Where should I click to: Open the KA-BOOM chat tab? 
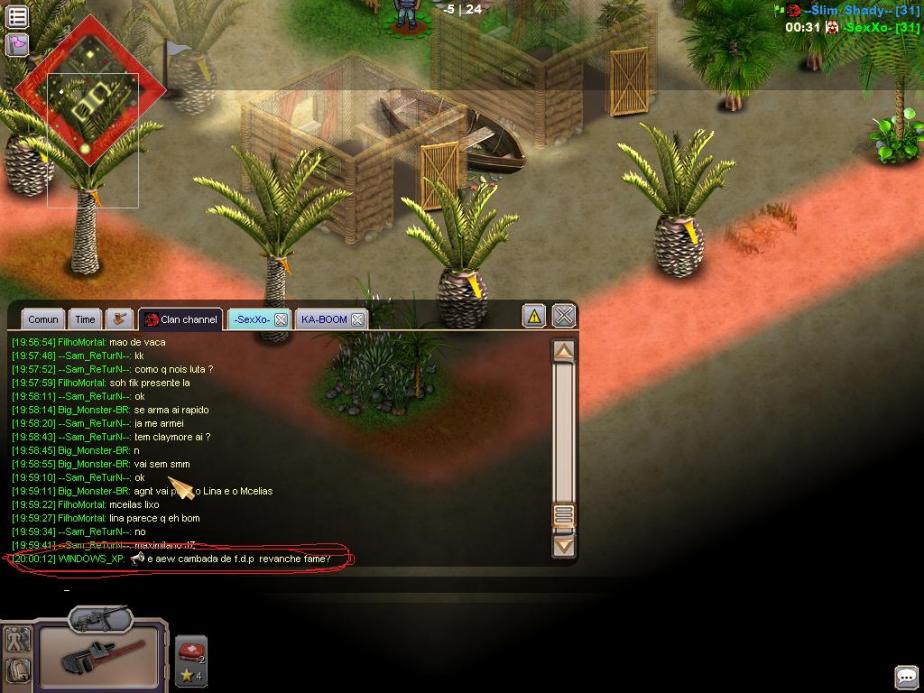[x=323, y=319]
